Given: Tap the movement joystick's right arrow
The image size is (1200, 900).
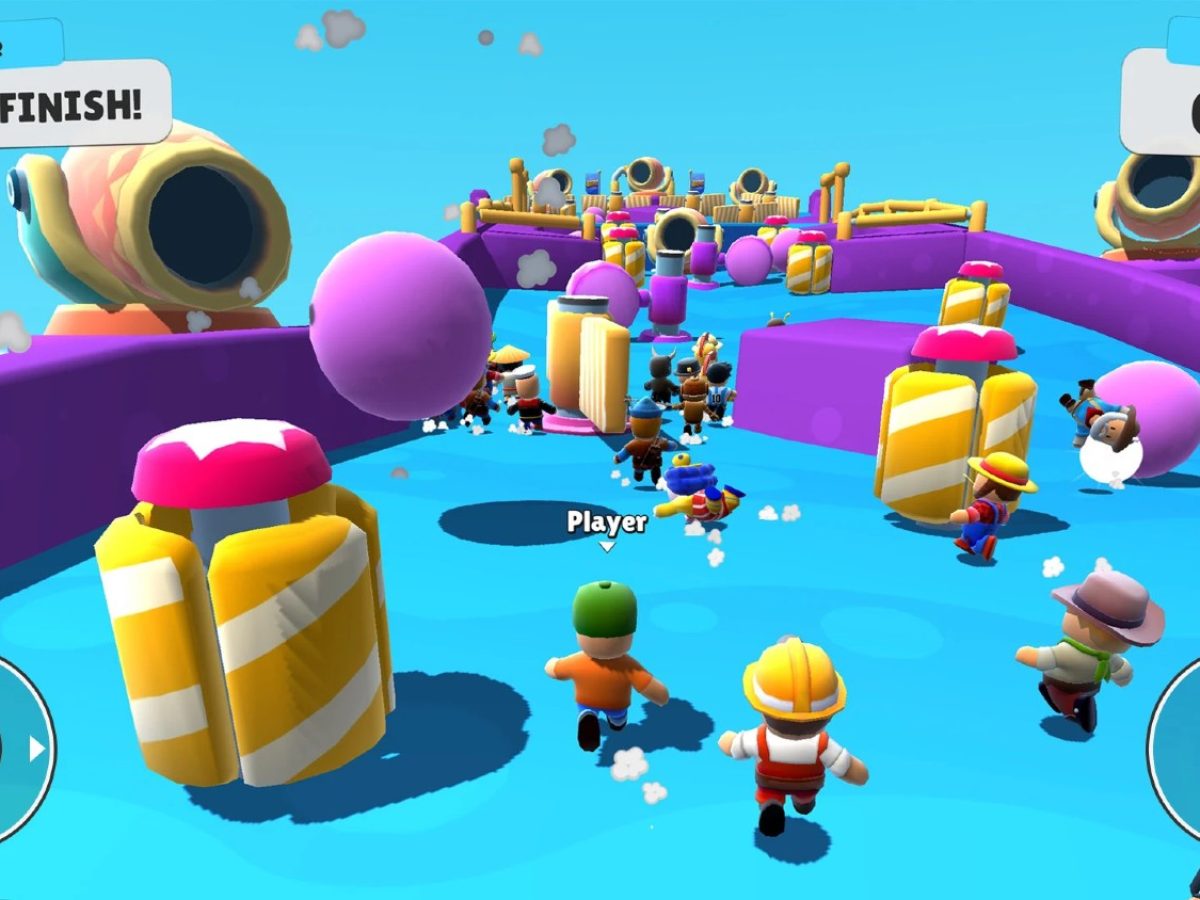Looking at the screenshot, I should pyautogui.click(x=37, y=749).
